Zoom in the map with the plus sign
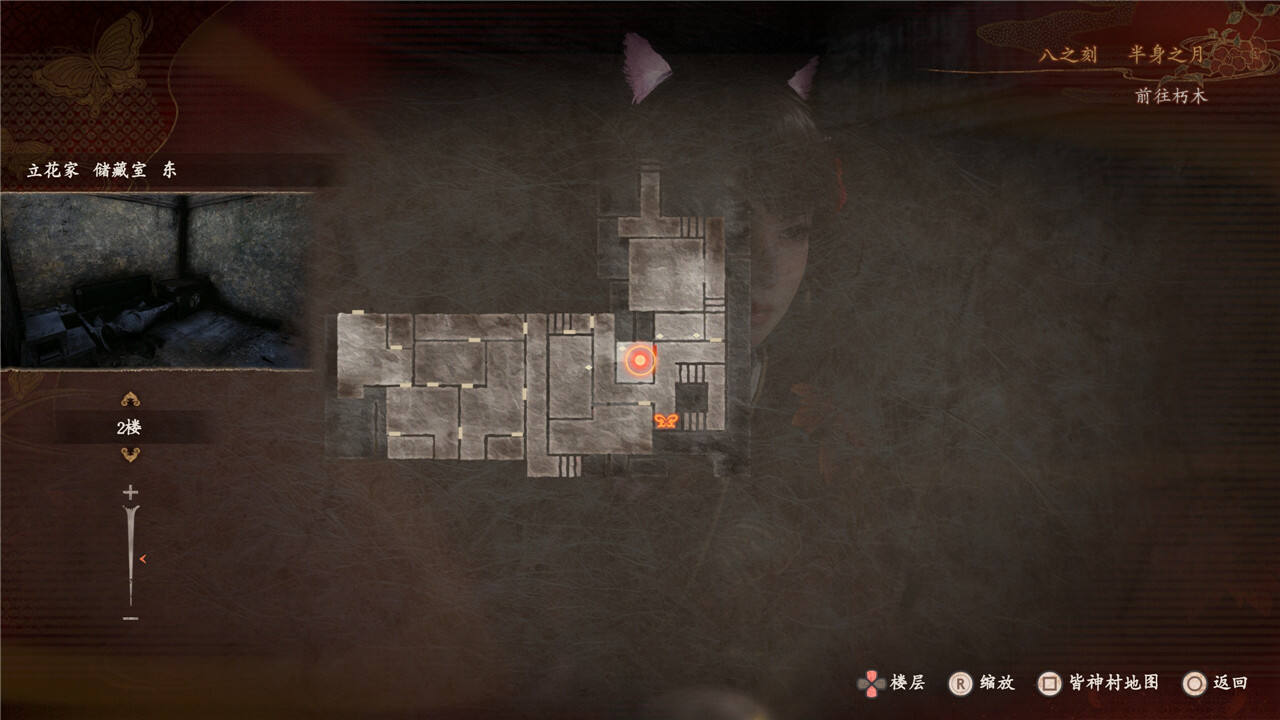 pyautogui.click(x=130, y=493)
